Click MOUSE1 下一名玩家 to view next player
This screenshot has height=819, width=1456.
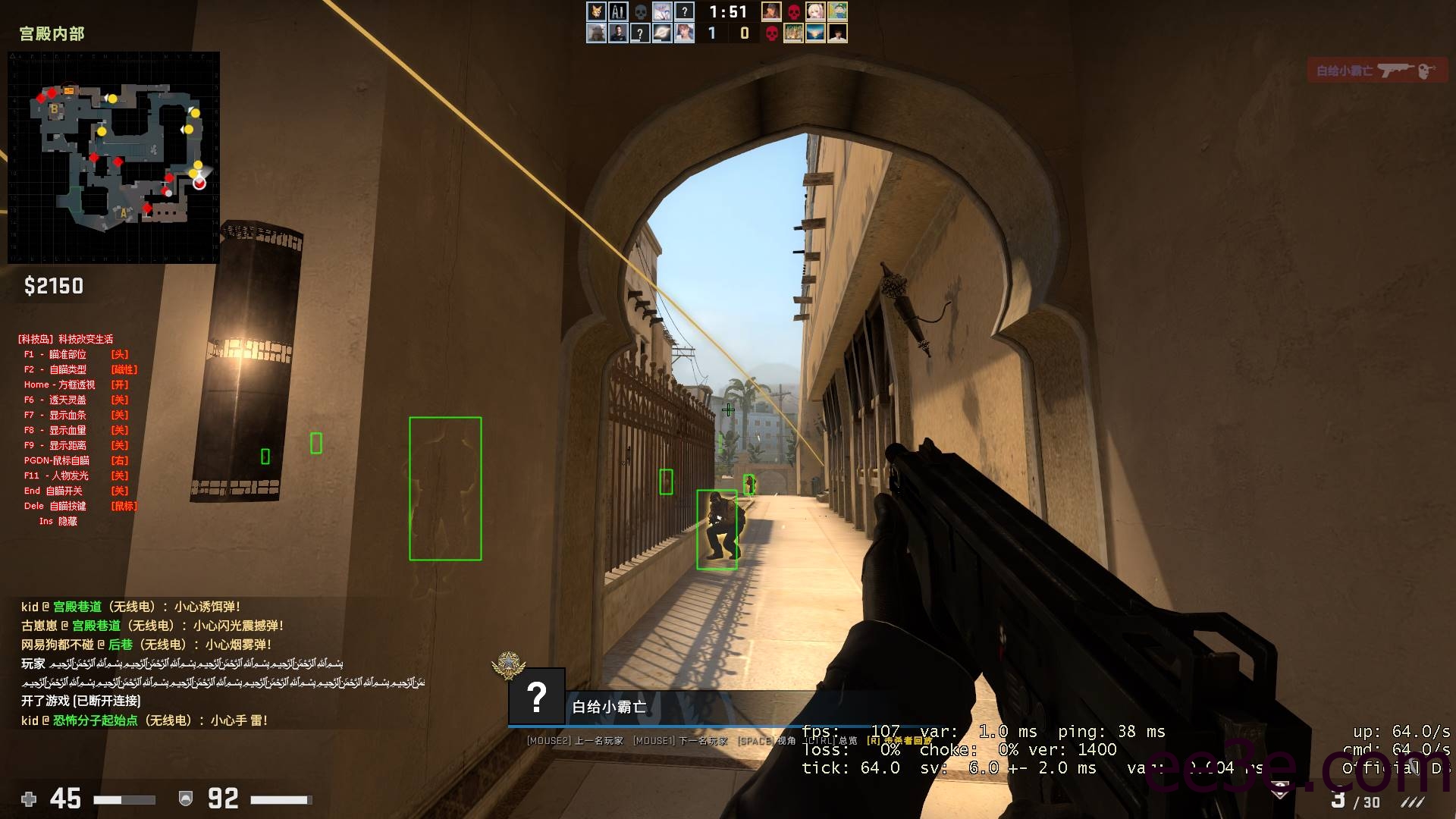coord(679,740)
